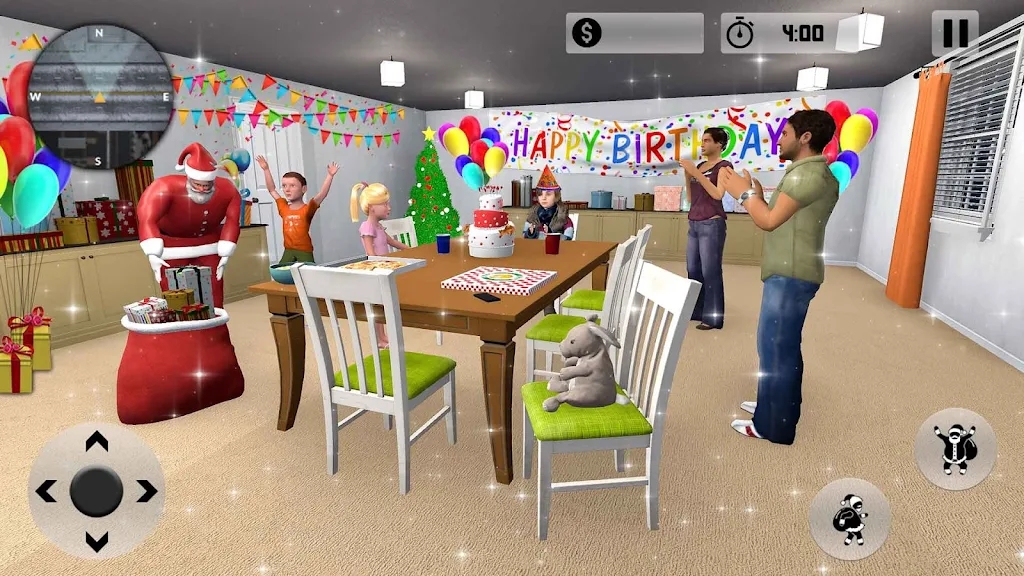
Task: Tap the joystick's up arrow
Action: pyautogui.click(x=96, y=442)
